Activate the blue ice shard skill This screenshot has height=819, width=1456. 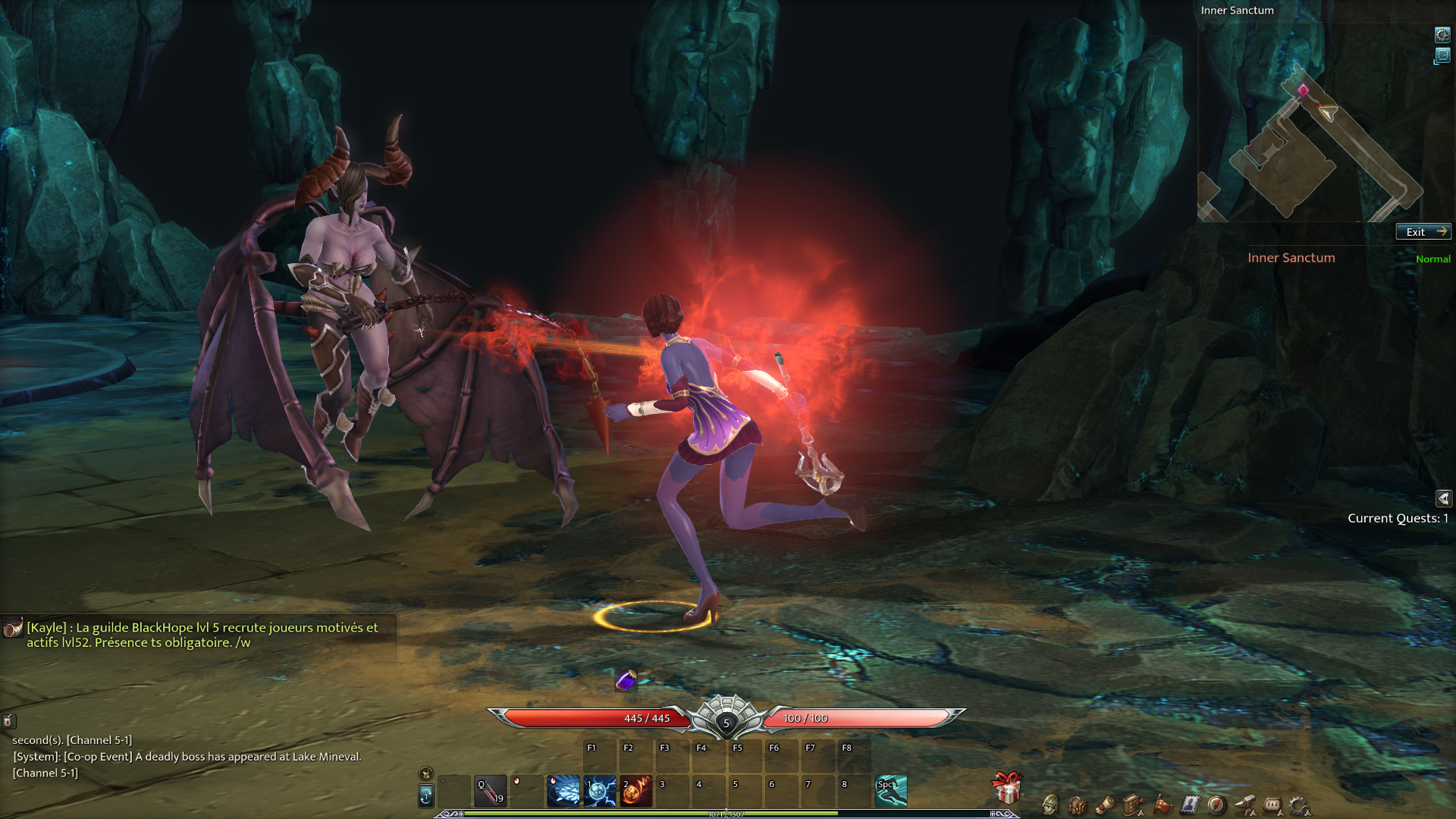(563, 791)
